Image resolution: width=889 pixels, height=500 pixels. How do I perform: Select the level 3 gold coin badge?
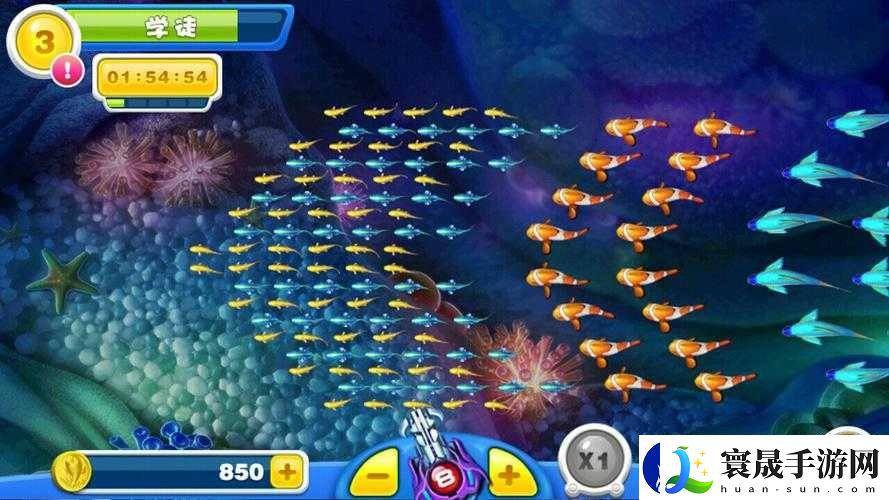tap(42, 40)
